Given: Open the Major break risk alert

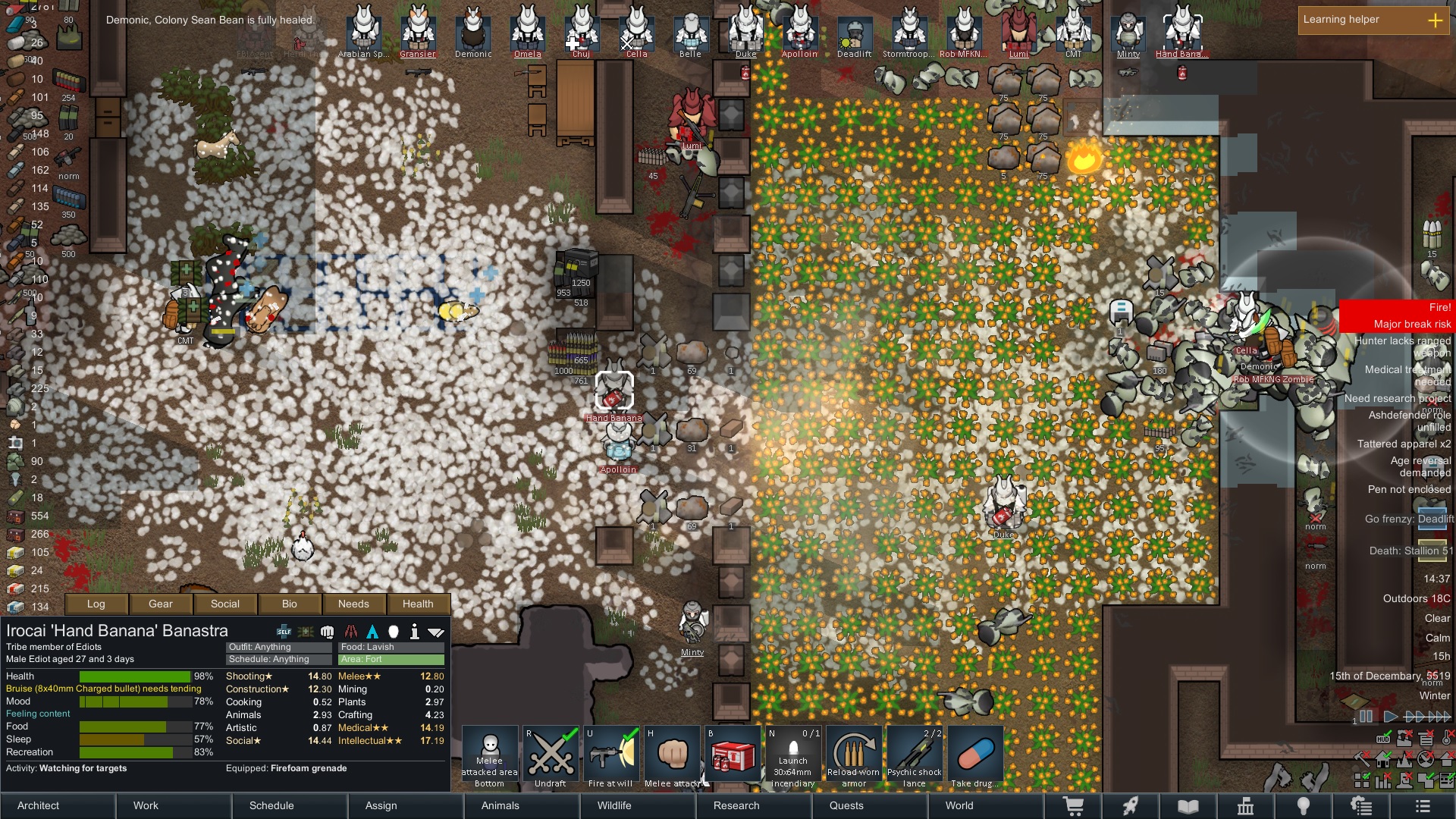Looking at the screenshot, I should pyautogui.click(x=1397, y=324).
